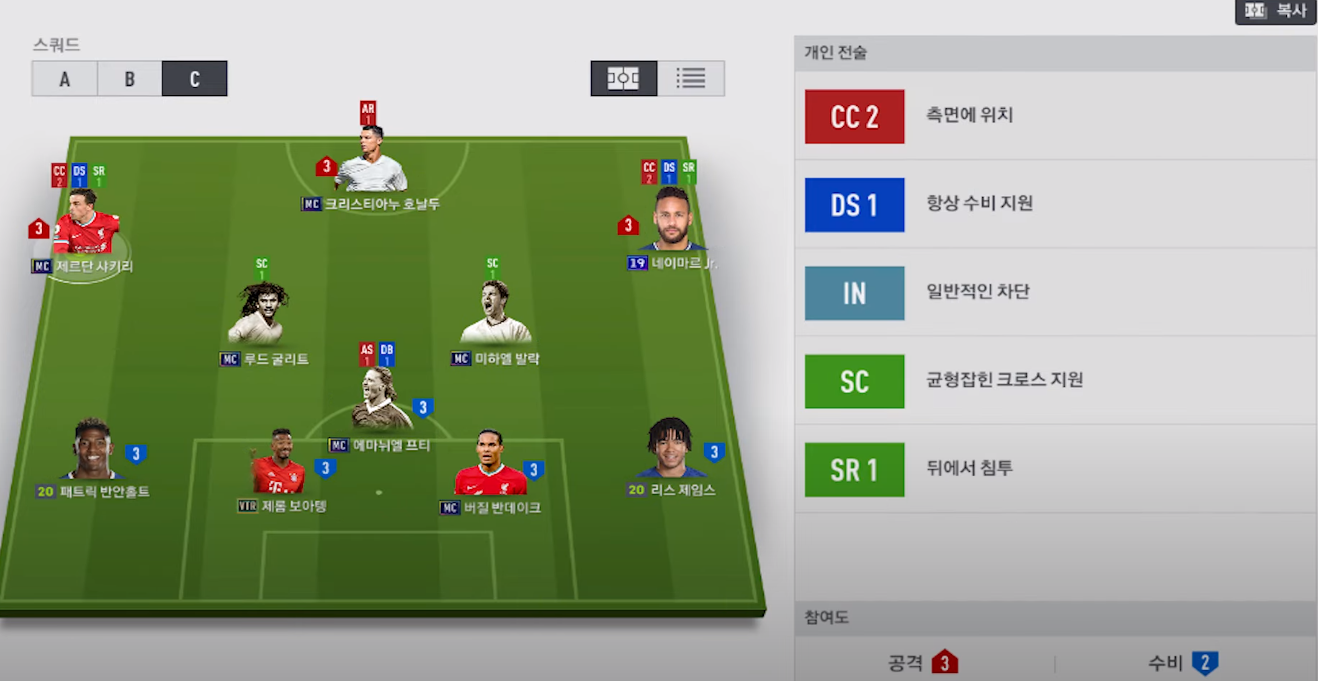Switch to squad tab A
Viewport: 1318px width, 681px height.
(64, 79)
